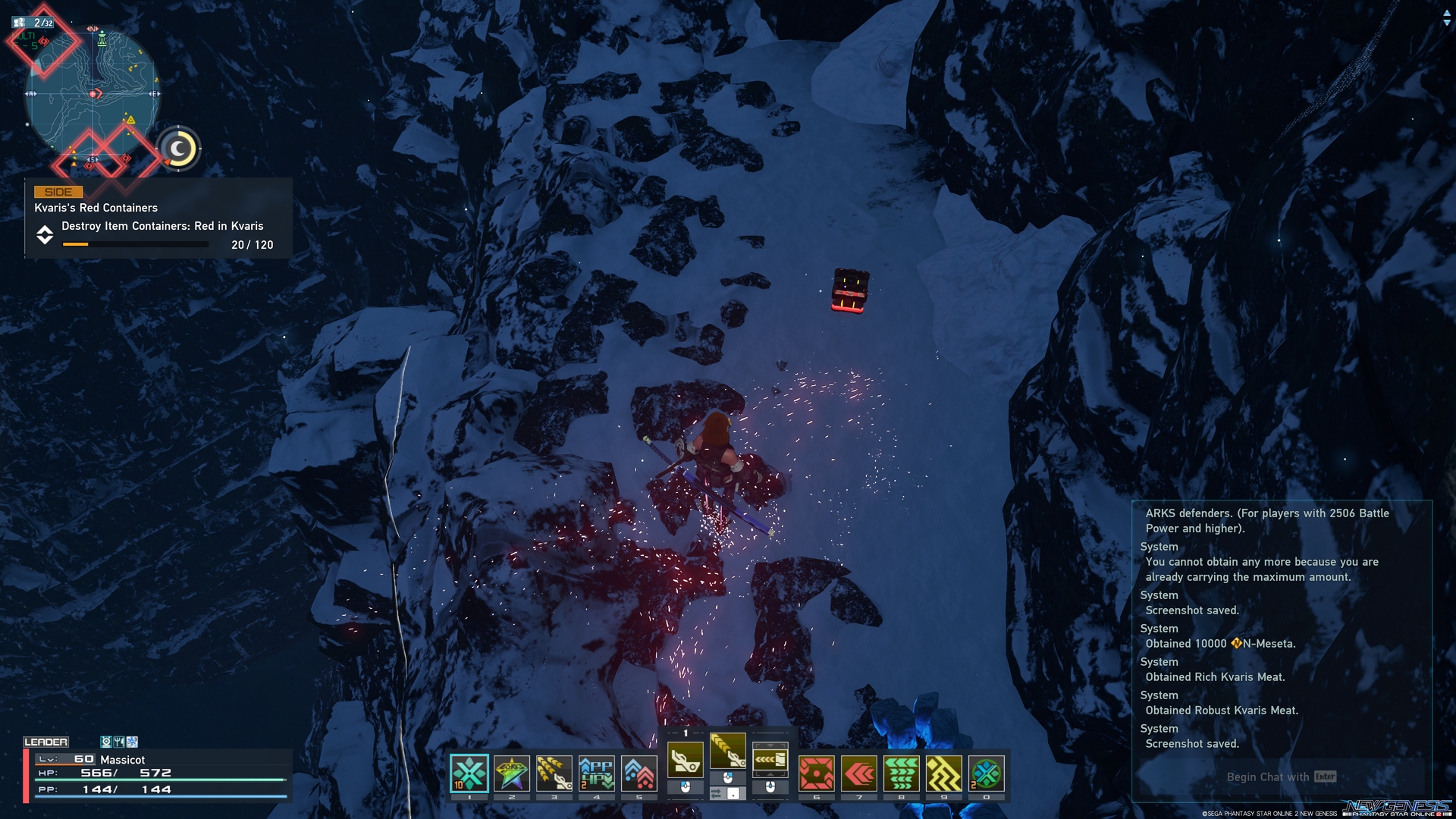Activate the blue and red arrows skill

(639, 773)
